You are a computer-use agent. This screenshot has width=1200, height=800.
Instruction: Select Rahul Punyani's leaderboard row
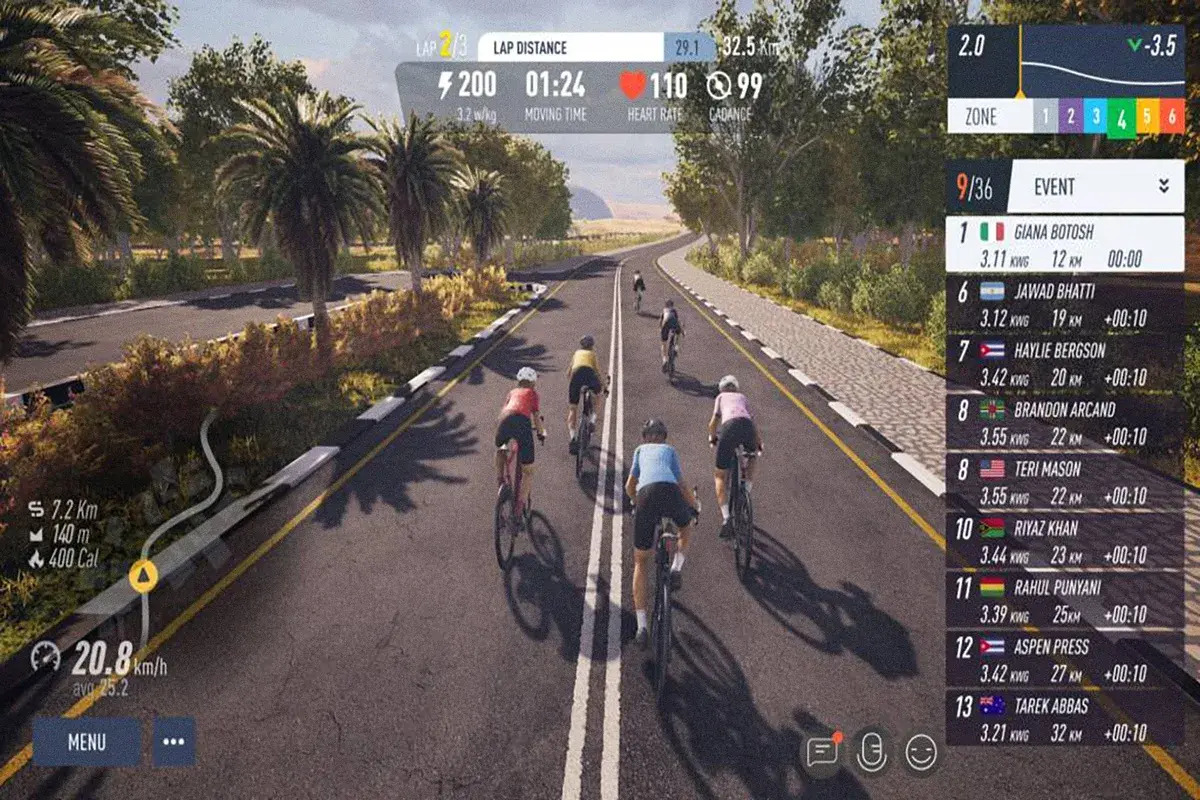click(x=1065, y=599)
